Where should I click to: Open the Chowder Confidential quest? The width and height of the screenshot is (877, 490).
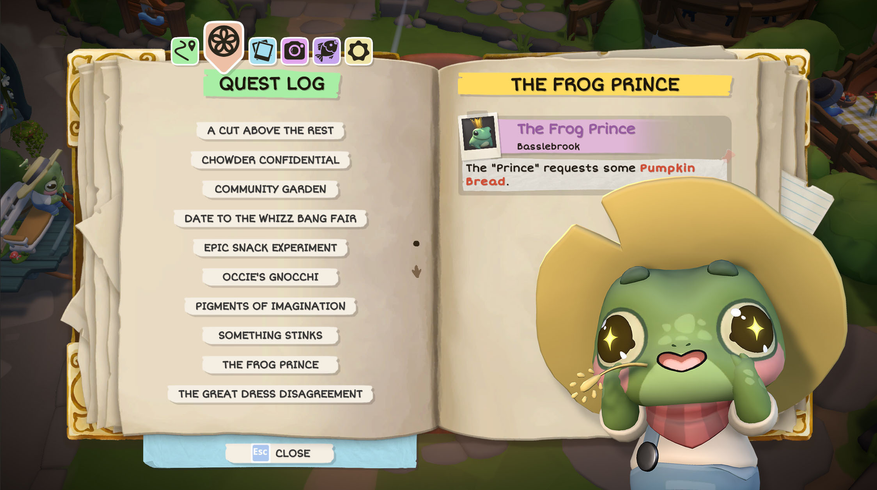tap(270, 160)
